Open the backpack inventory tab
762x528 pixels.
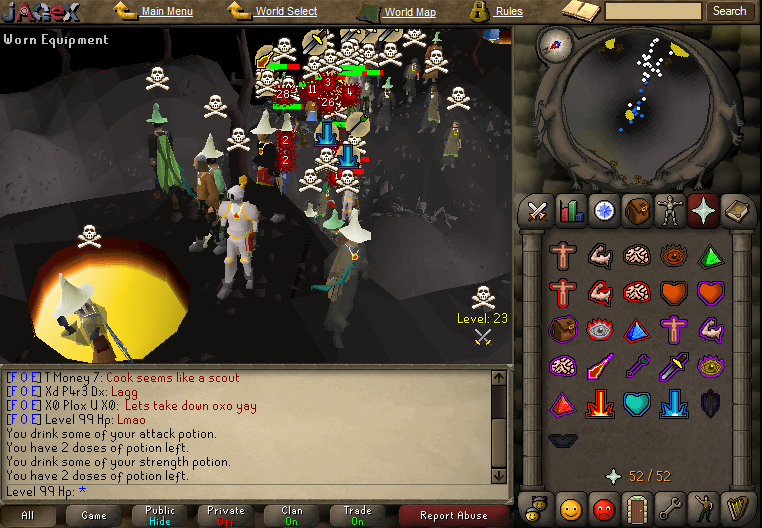(x=636, y=211)
